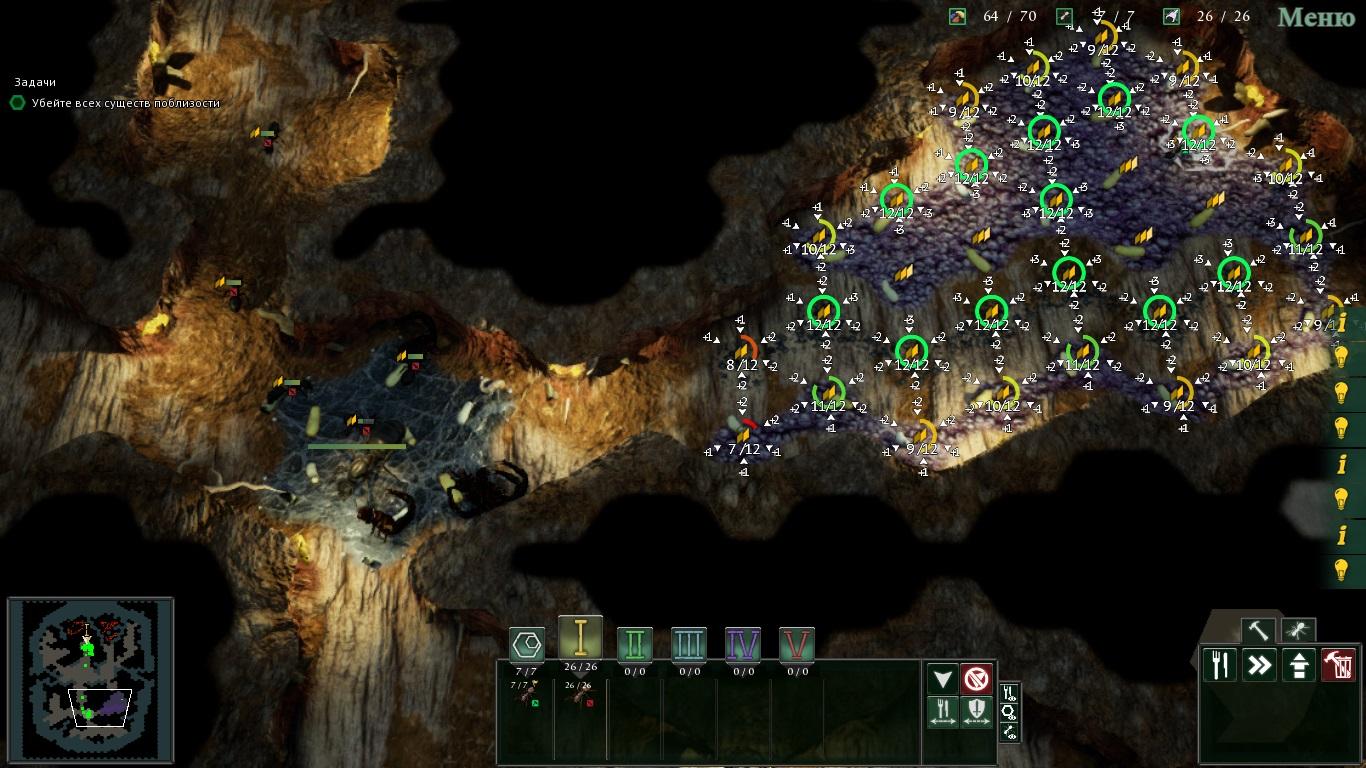The height and width of the screenshot is (768, 1366).
Task: Click the objective hexagon next to Убейте всех существ
Action: pos(17,102)
